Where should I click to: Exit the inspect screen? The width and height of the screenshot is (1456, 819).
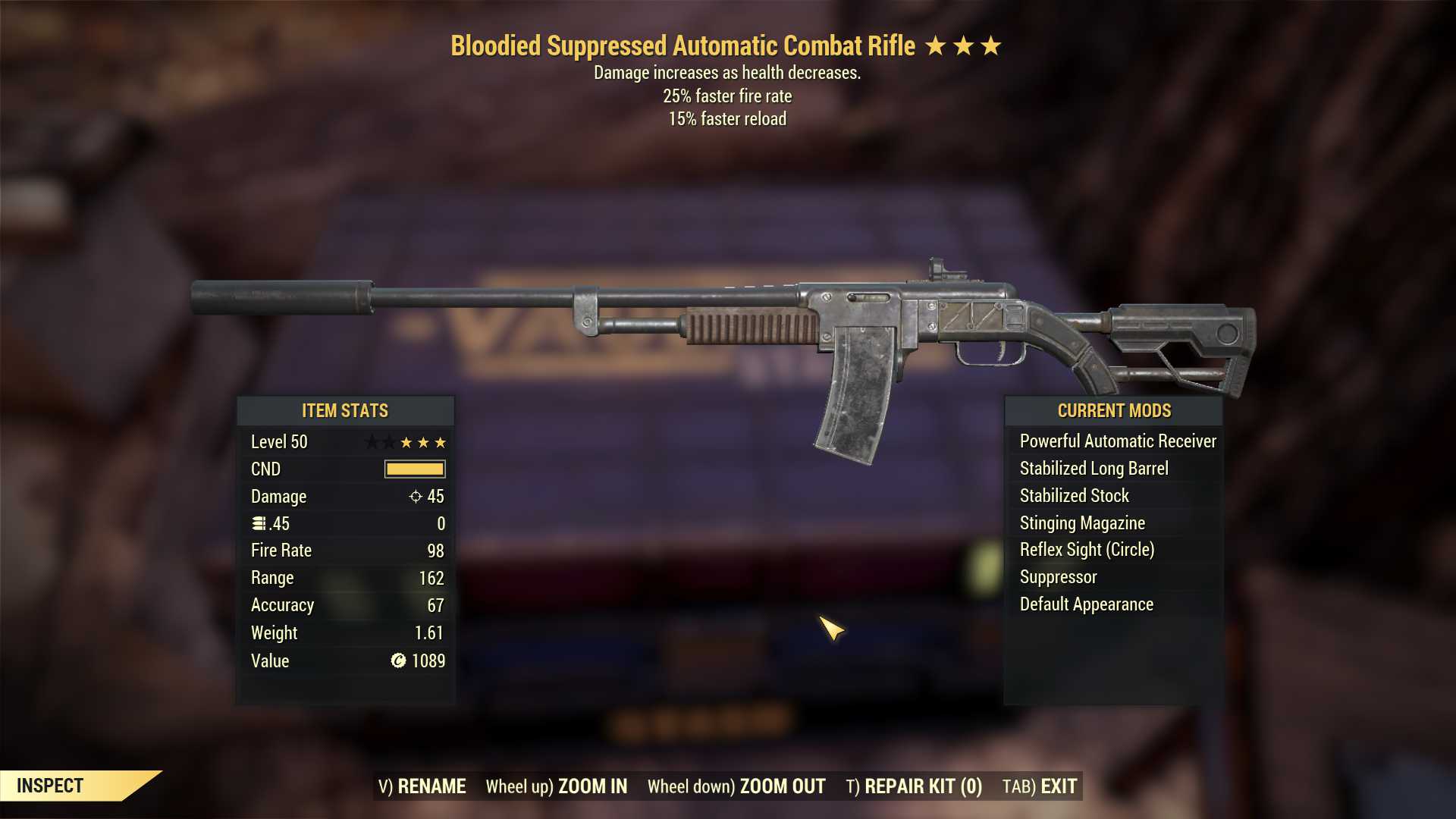point(1040,786)
